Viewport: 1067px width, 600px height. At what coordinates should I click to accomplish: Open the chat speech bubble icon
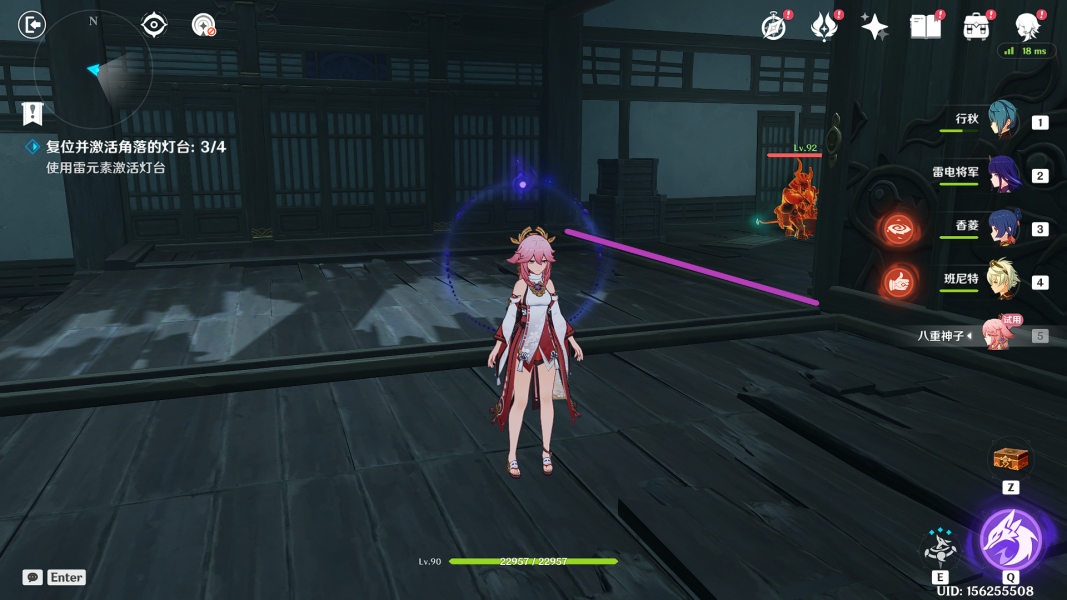(x=33, y=577)
